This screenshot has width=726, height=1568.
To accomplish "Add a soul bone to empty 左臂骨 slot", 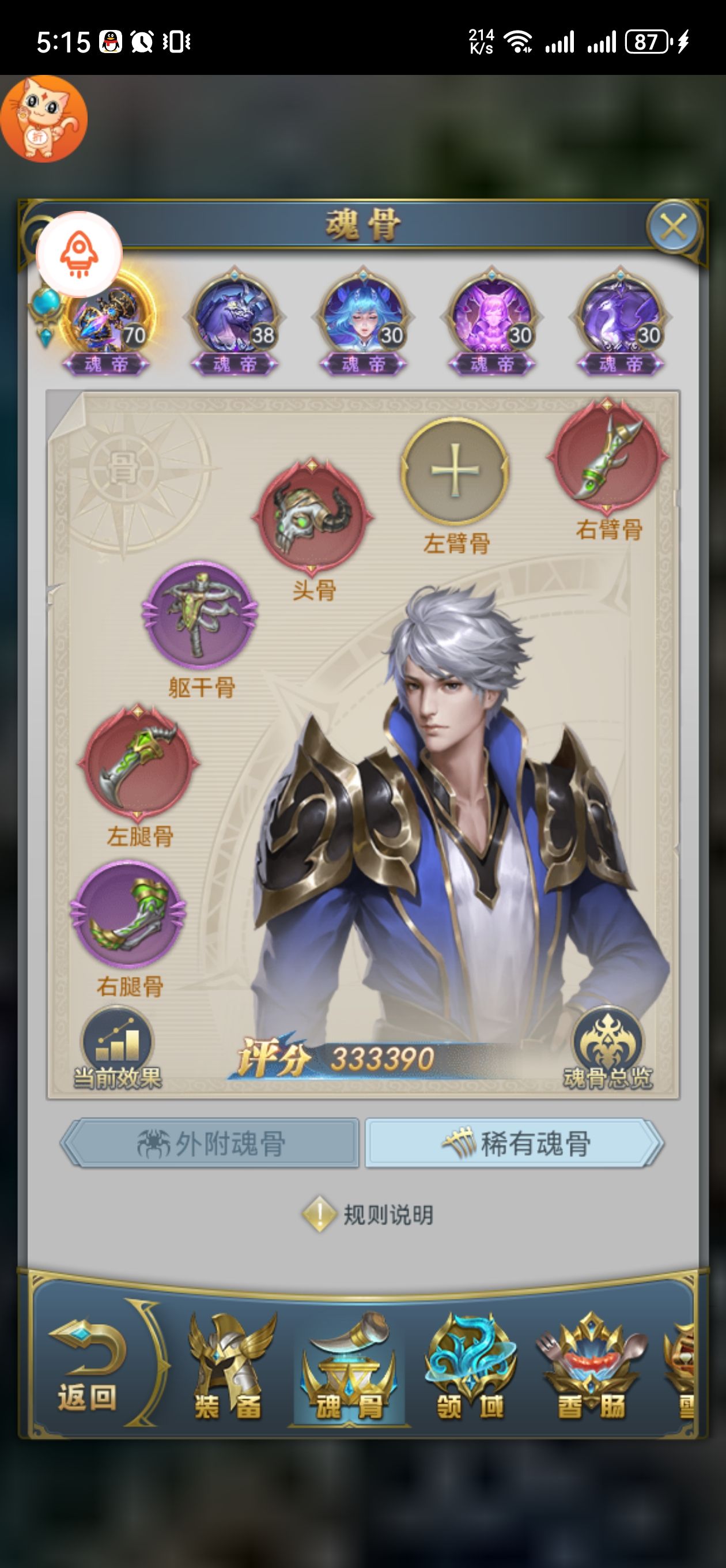I will click(455, 470).
